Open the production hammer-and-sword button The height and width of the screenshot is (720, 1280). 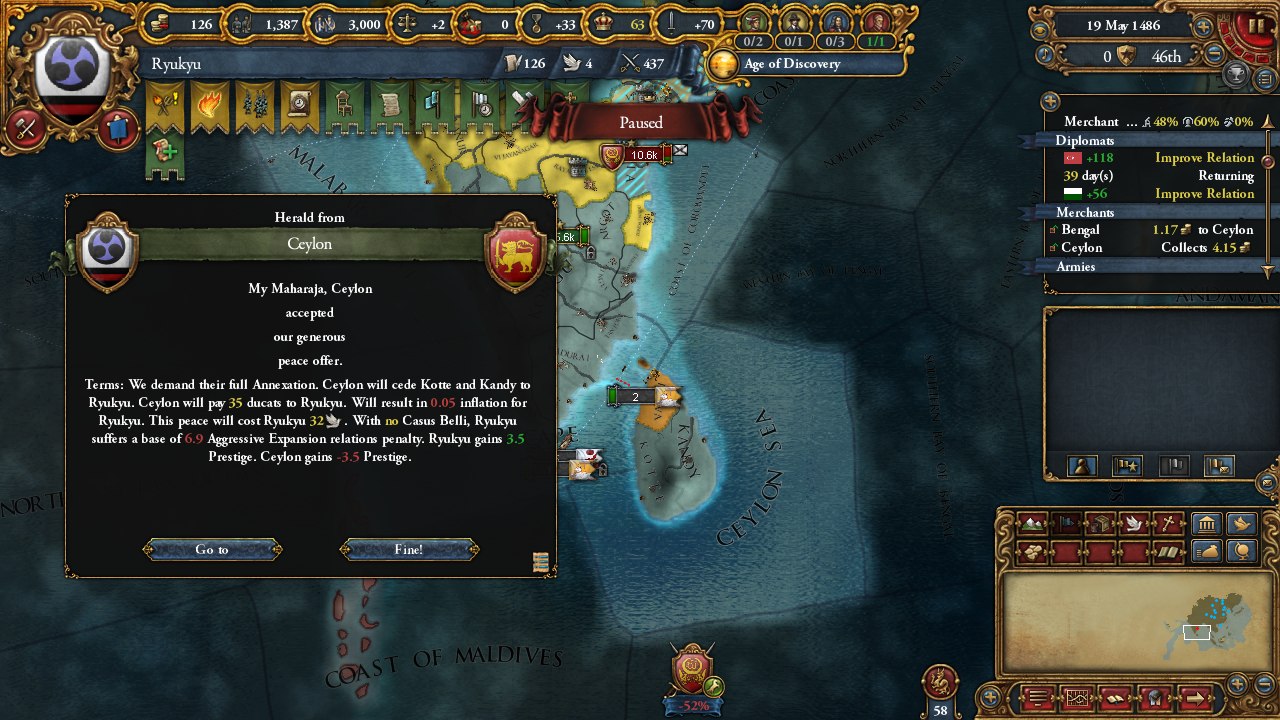coord(26,129)
